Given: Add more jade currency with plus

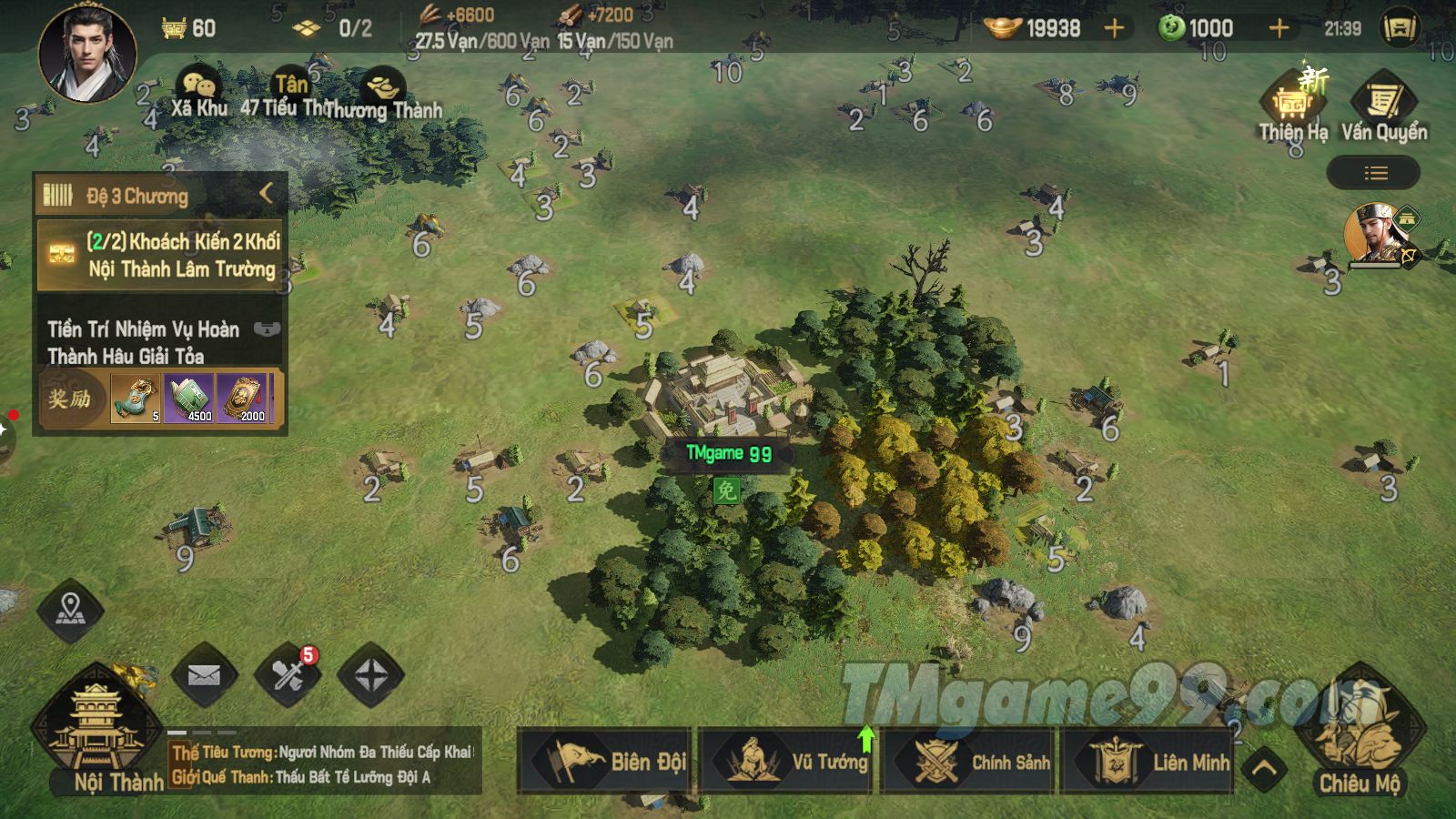Looking at the screenshot, I should [1279, 28].
